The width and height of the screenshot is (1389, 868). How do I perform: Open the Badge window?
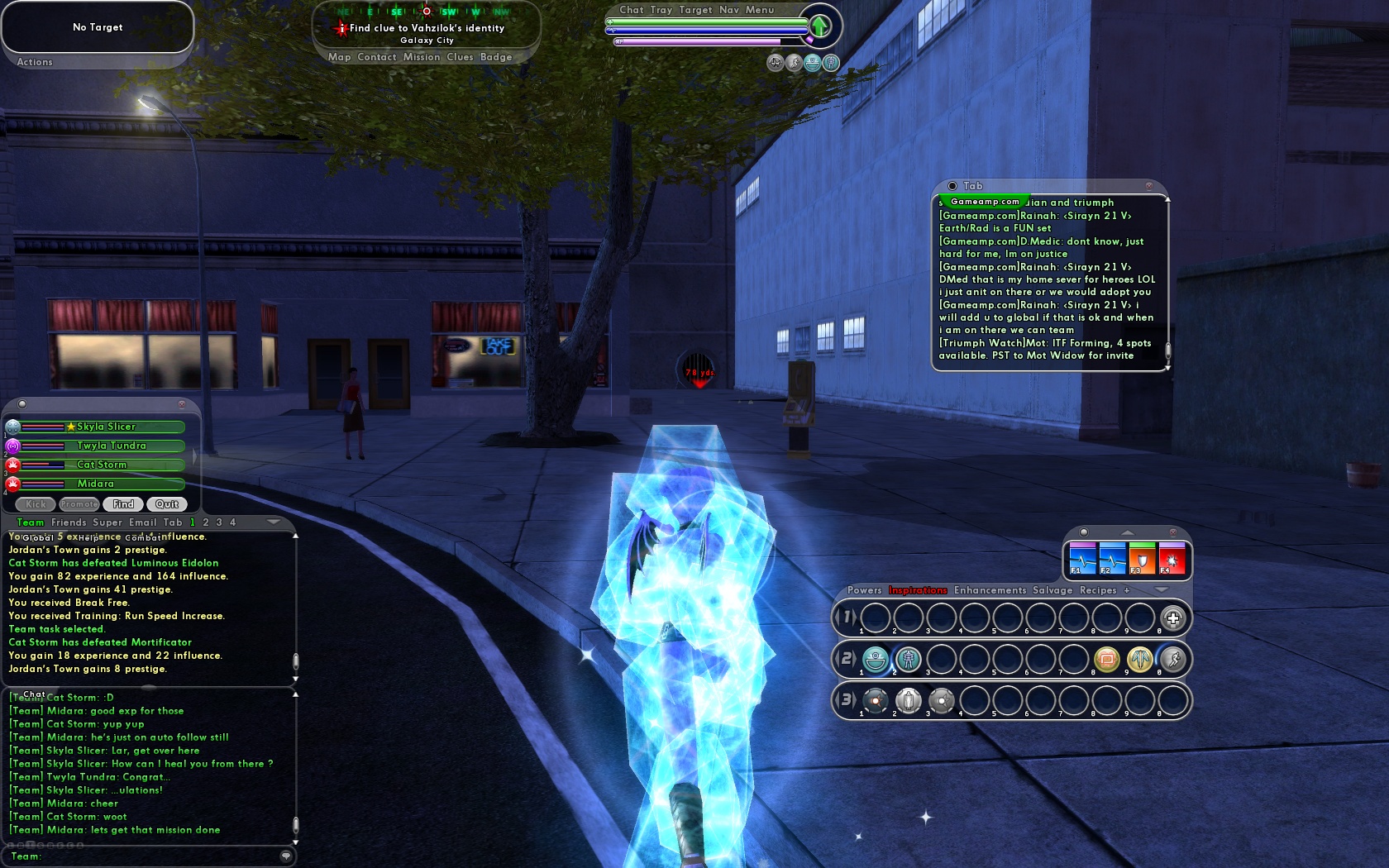click(x=496, y=57)
